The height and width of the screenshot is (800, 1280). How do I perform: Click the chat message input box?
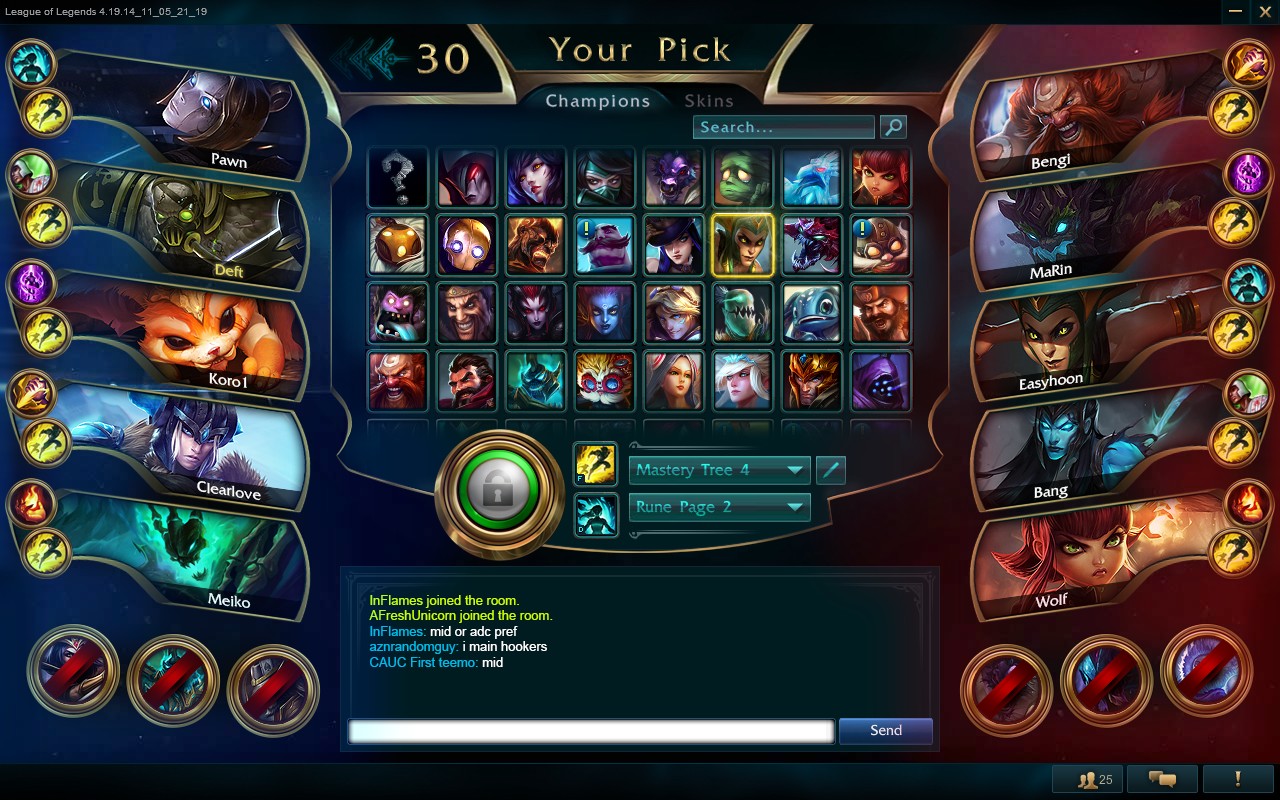pyautogui.click(x=590, y=731)
